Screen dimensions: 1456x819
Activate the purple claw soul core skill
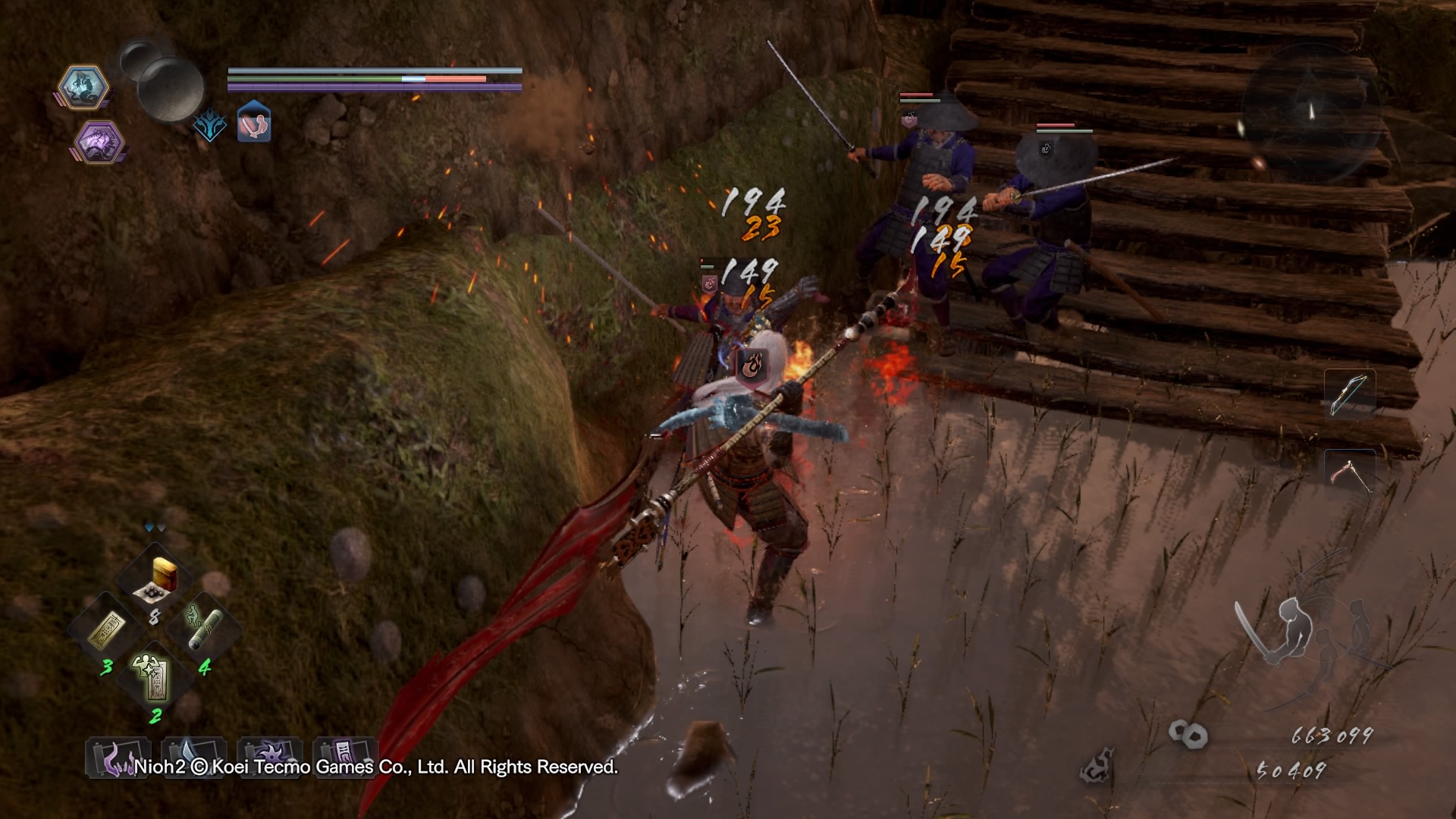[x=118, y=758]
